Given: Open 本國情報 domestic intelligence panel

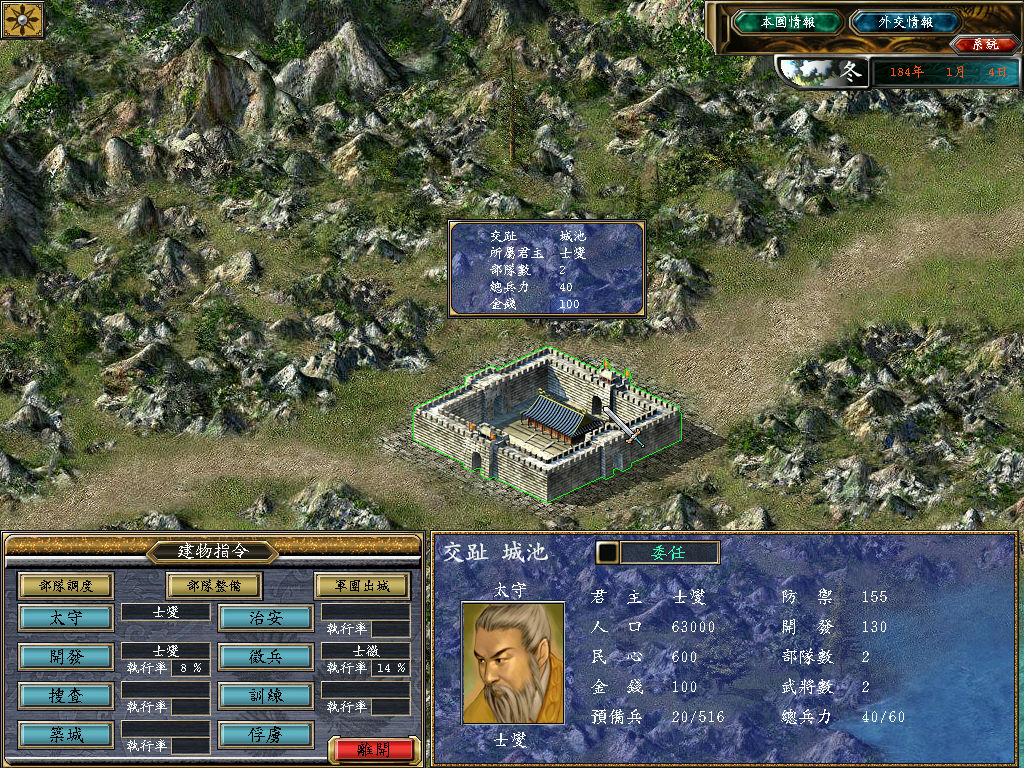Looking at the screenshot, I should tap(787, 21).
